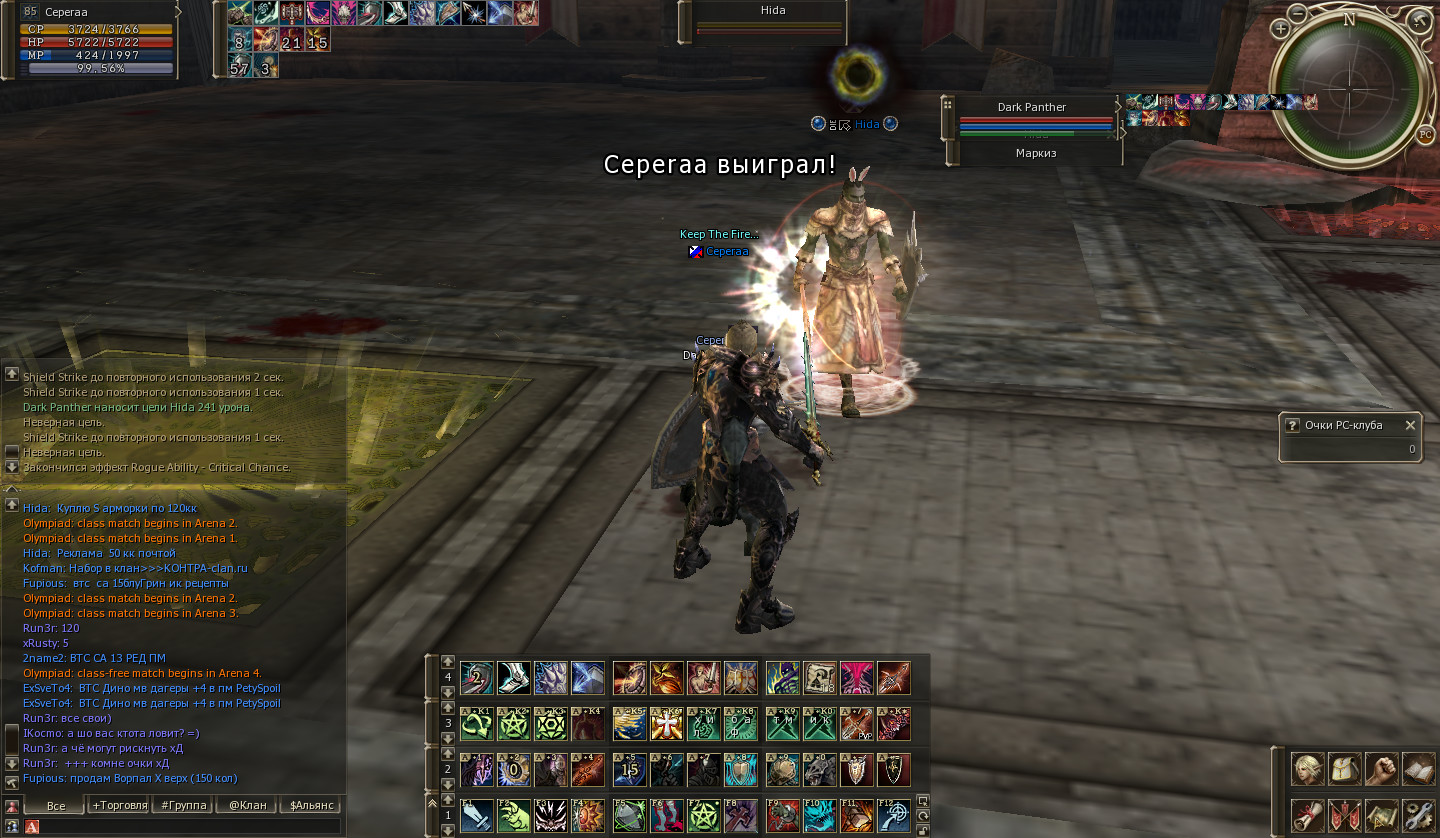
Task: Open the system menu wrench icon
Action: [1419, 815]
